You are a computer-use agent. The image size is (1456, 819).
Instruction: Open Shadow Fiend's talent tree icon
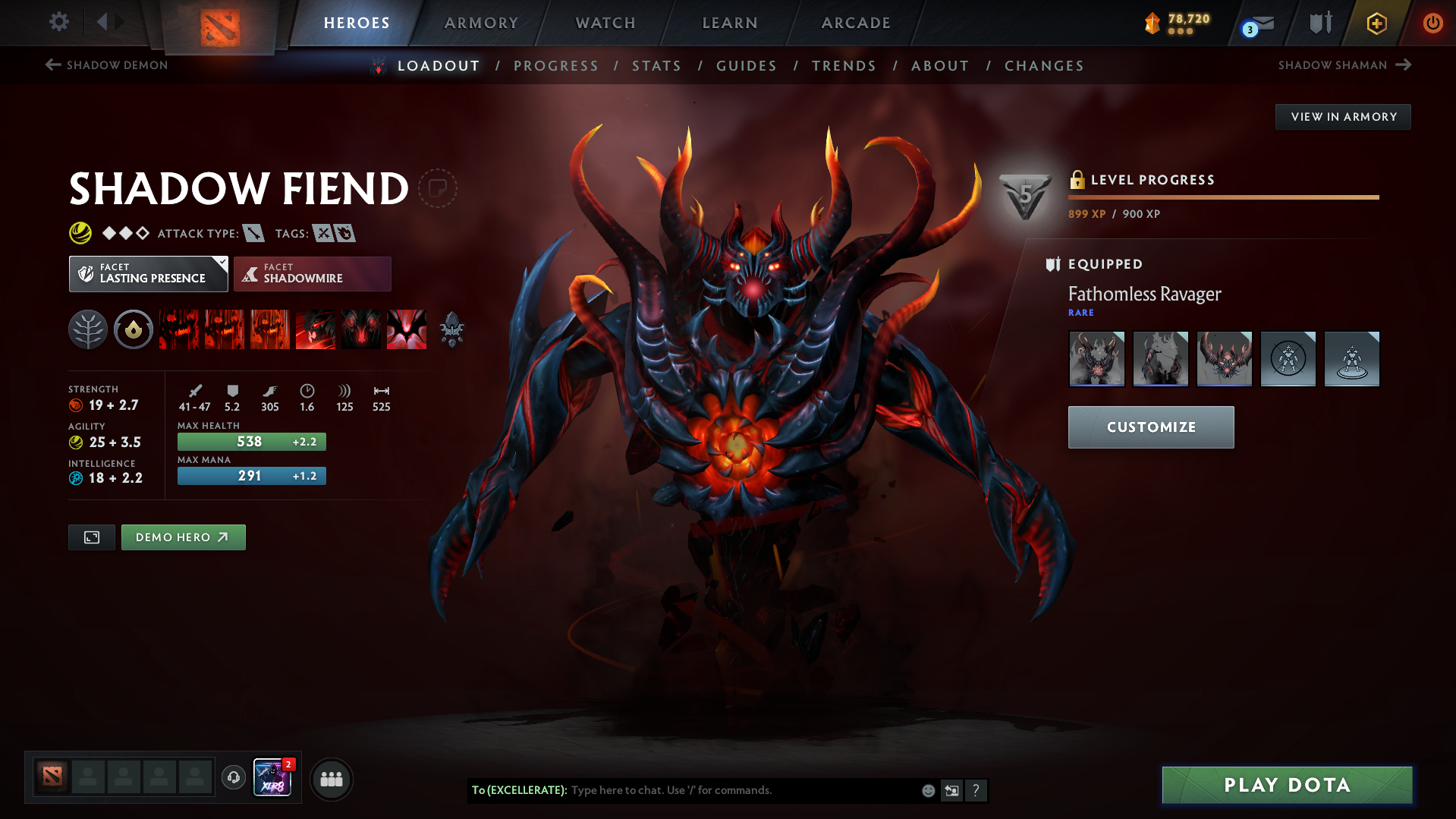coord(87,329)
